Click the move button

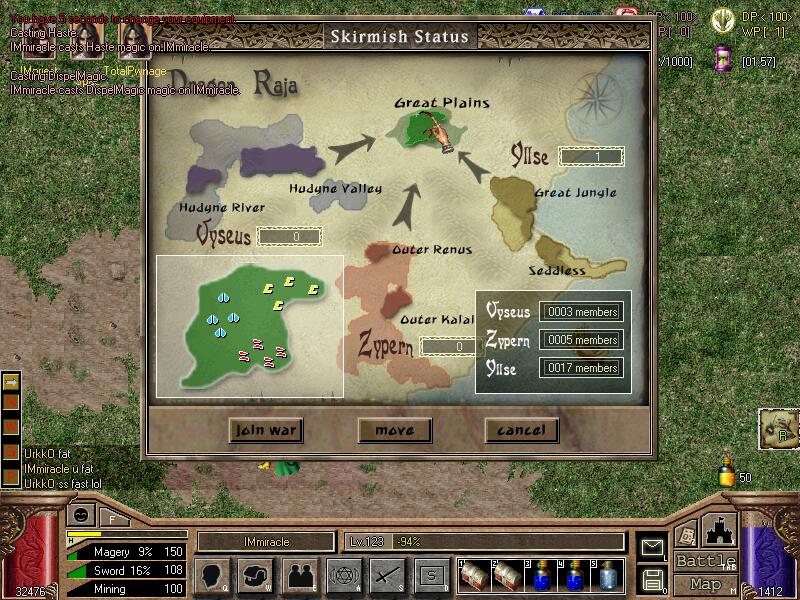(x=394, y=430)
